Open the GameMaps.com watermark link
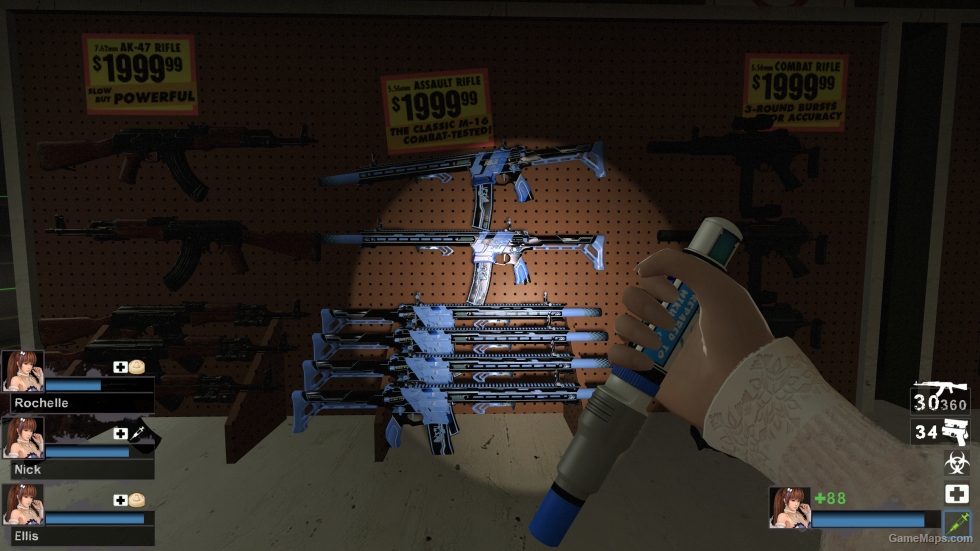 [930, 539]
